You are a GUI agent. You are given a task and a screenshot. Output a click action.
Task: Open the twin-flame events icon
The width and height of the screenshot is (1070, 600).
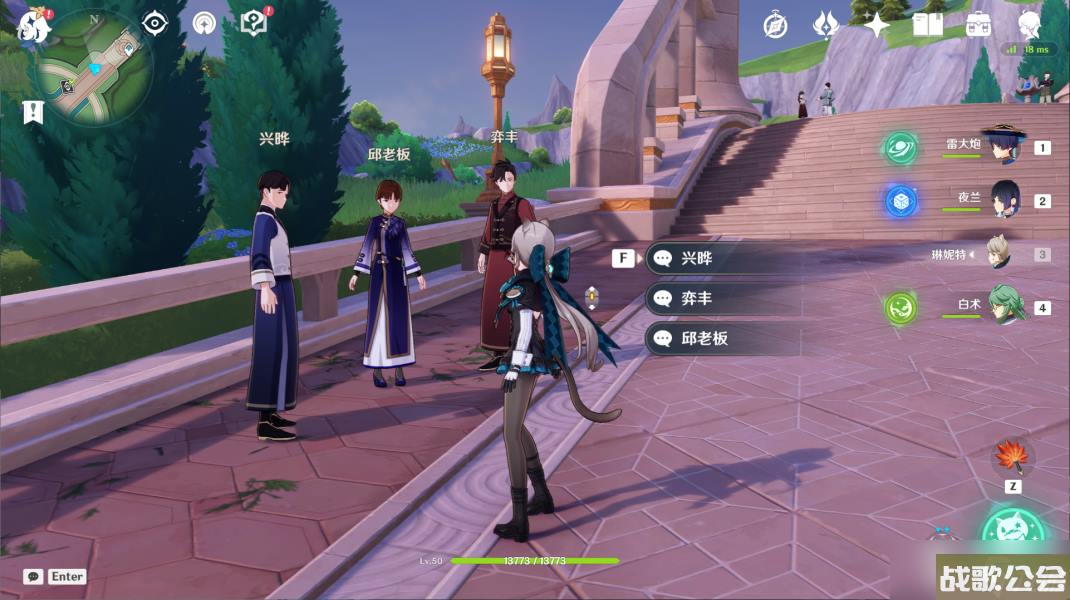pos(825,25)
